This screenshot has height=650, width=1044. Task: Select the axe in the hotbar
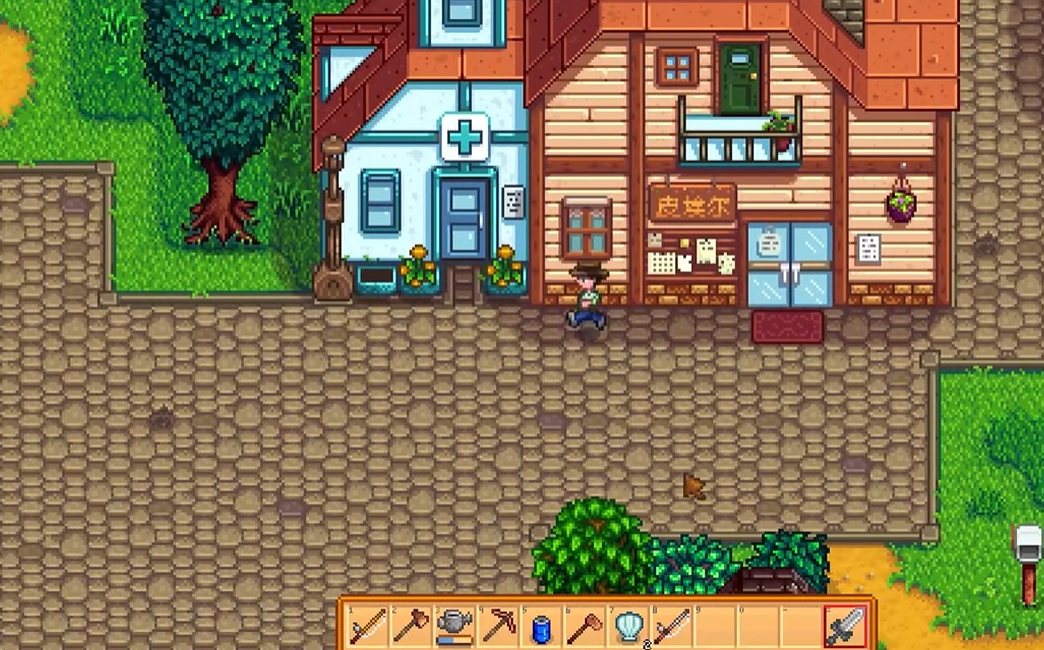click(x=410, y=627)
